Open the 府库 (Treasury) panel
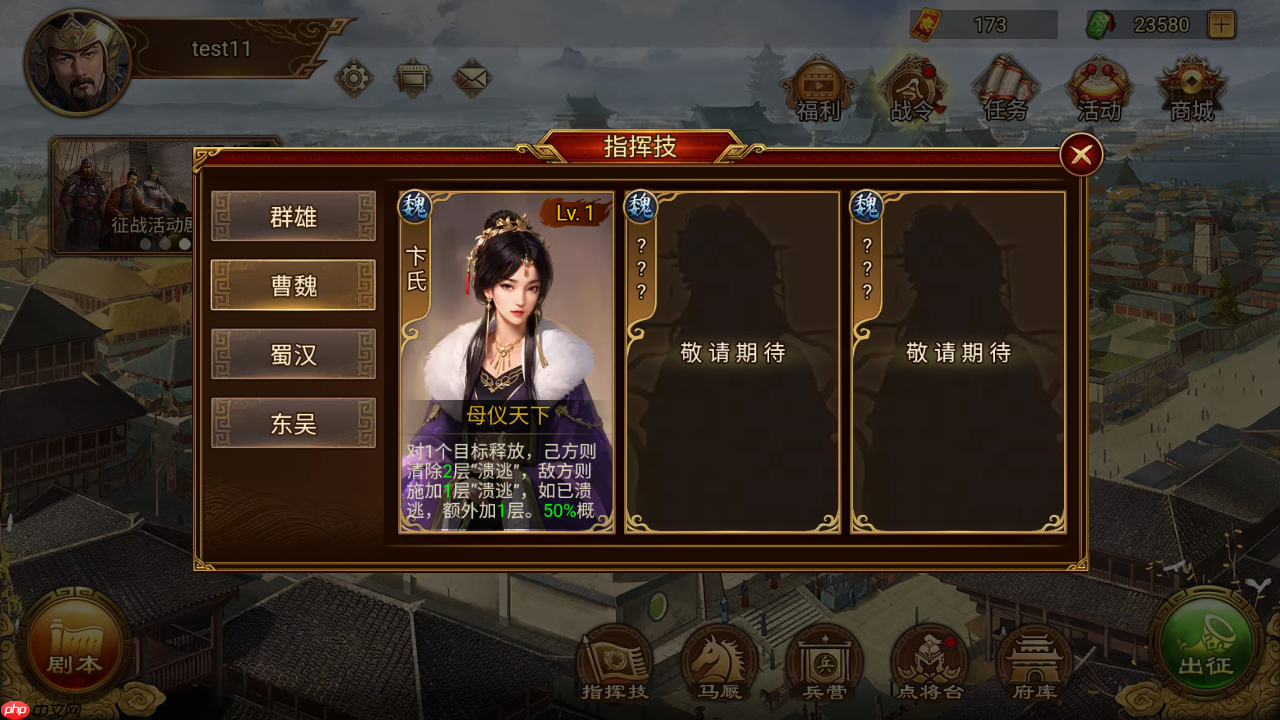1280x720 pixels. (x=1034, y=660)
